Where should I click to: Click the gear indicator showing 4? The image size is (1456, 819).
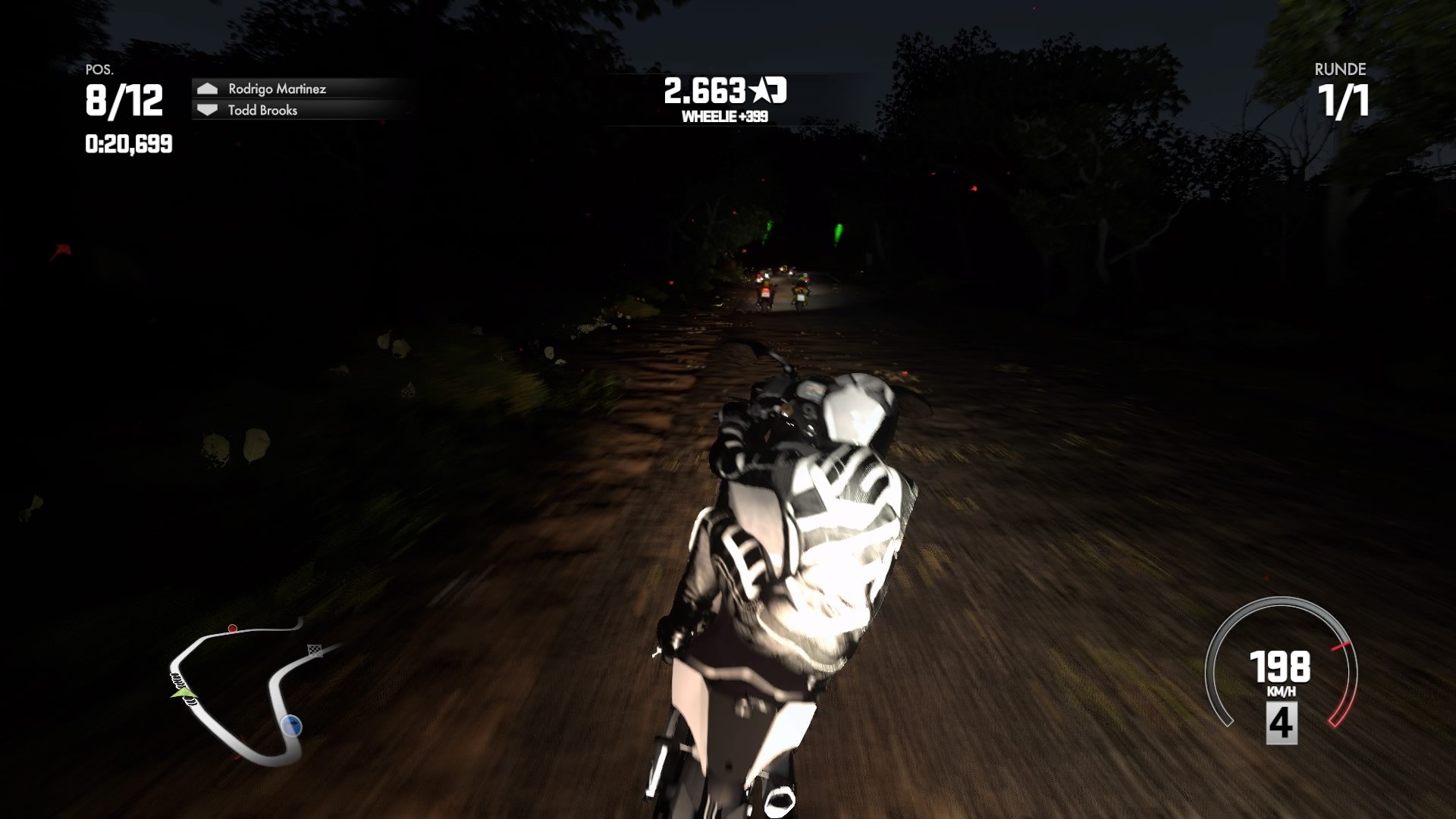coord(1282,724)
